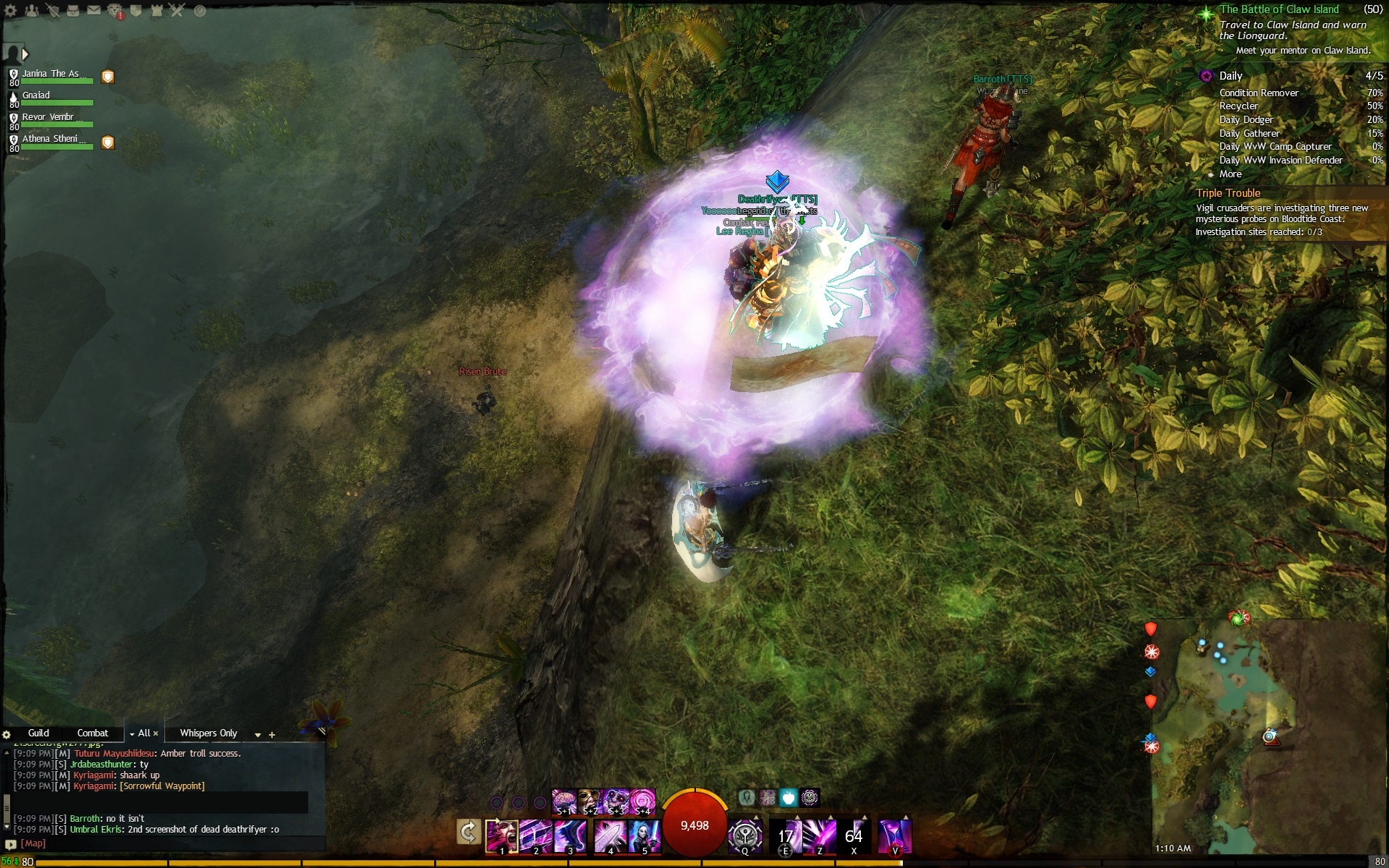
Task: Switch to the Combat chat tab
Action: click(x=93, y=733)
